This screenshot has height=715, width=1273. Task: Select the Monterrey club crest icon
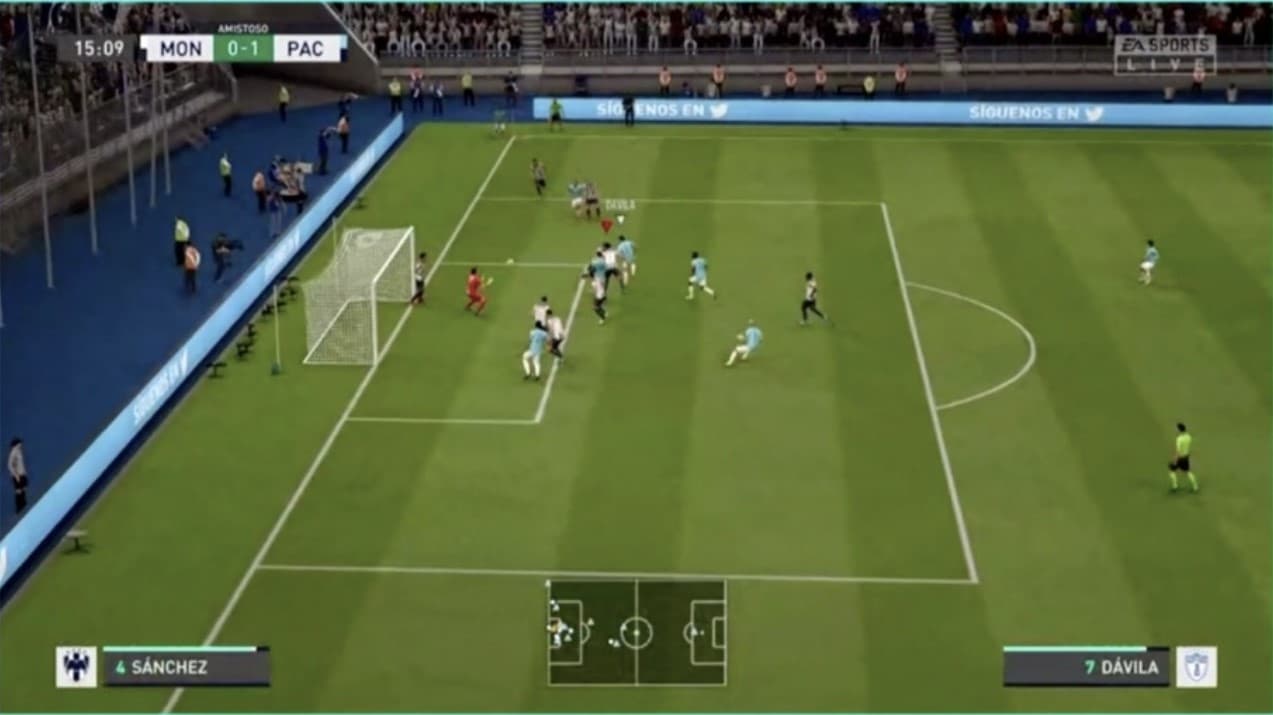(76, 666)
